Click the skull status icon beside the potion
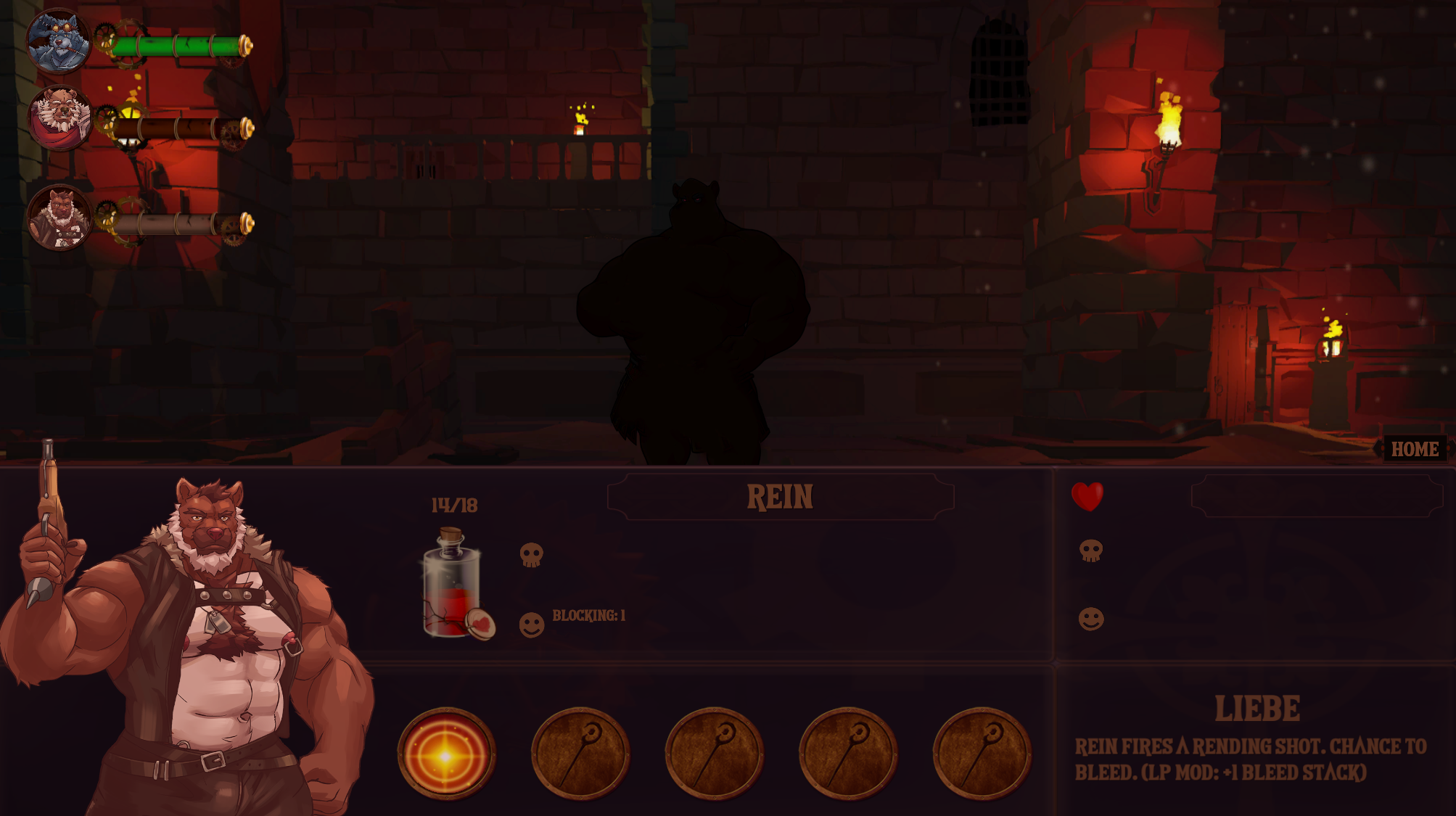Viewport: 1456px width, 816px height. (532, 555)
